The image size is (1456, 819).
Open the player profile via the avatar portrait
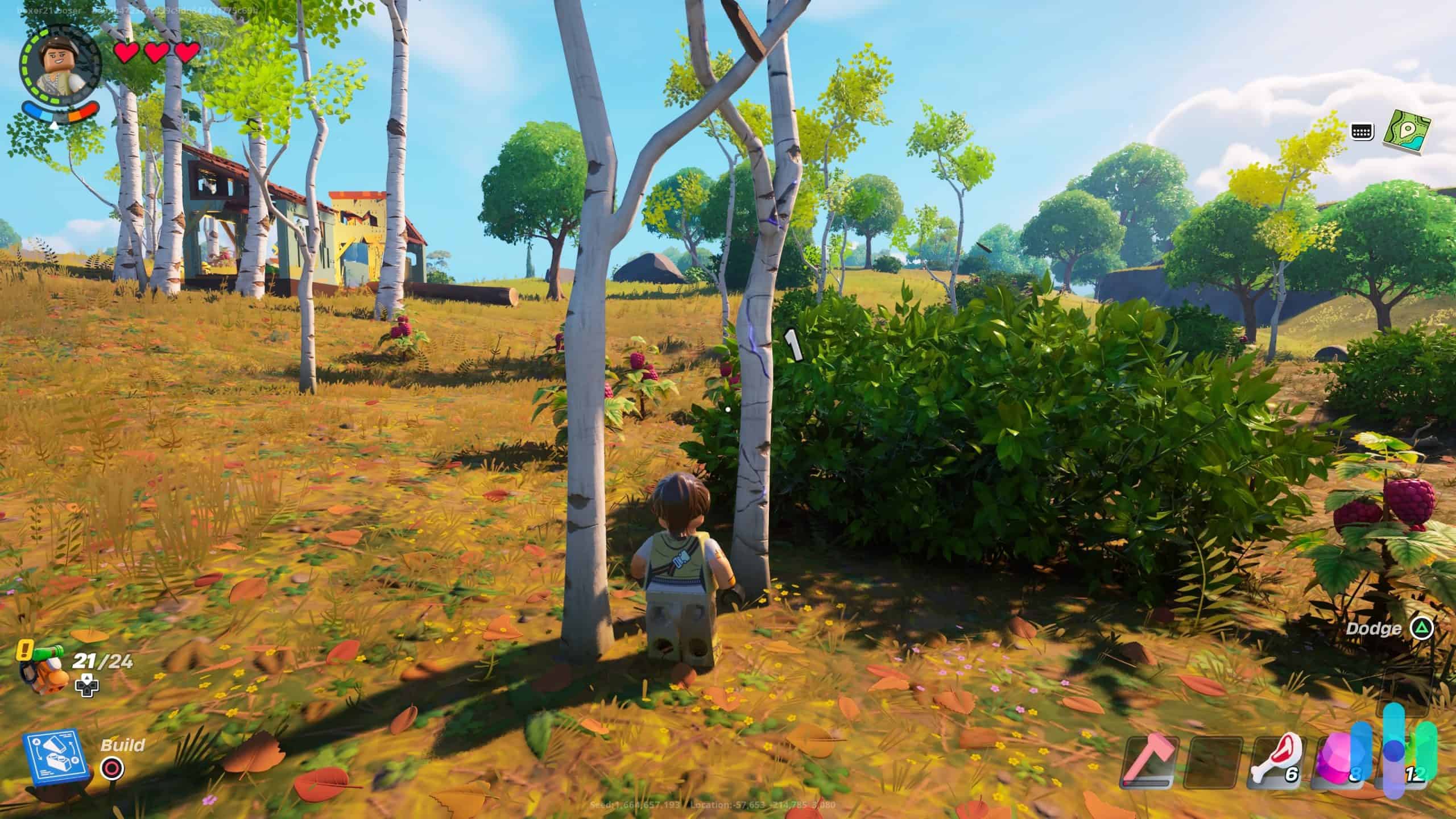(x=59, y=63)
